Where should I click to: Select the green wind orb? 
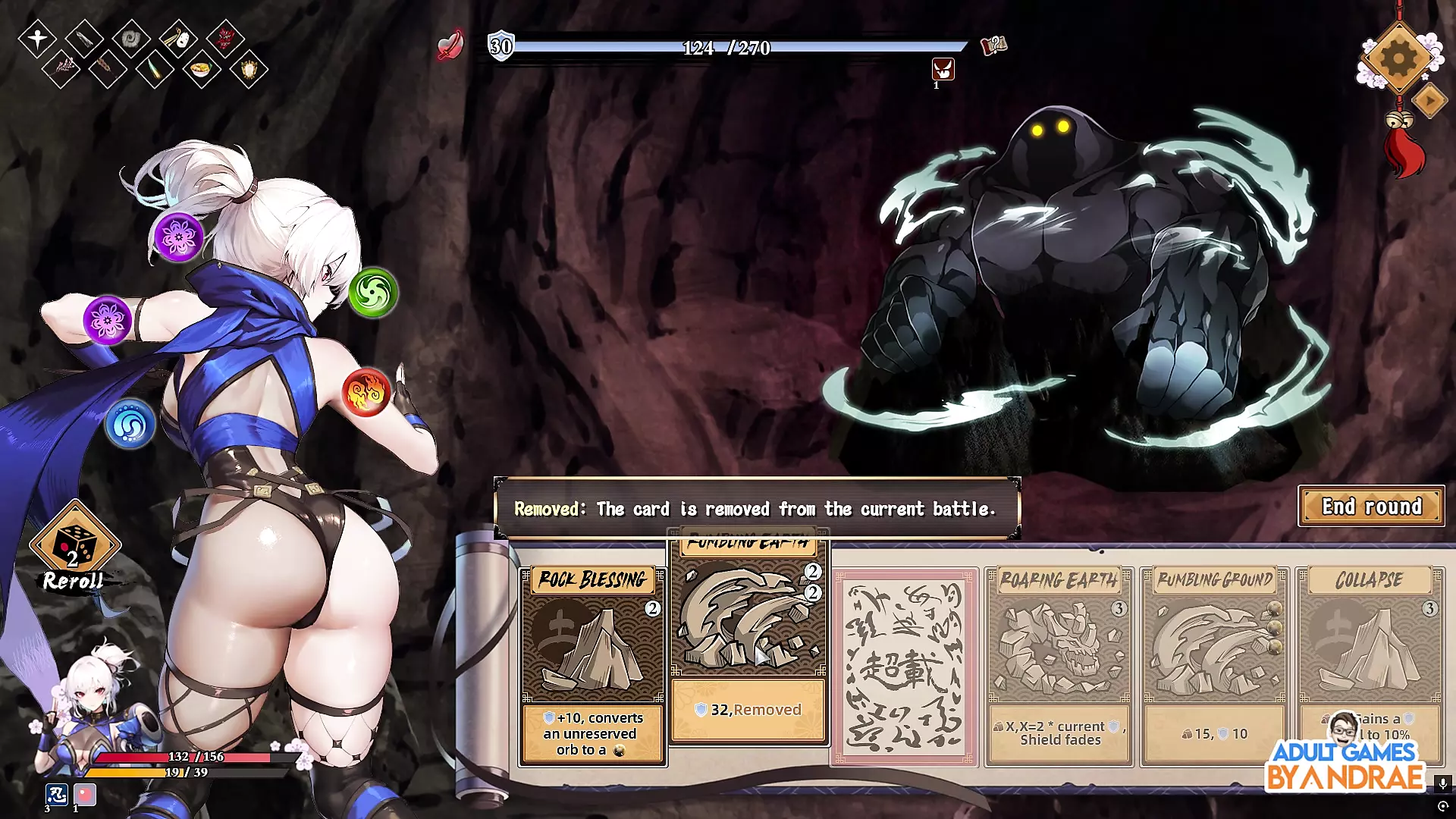pyautogui.click(x=373, y=293)
